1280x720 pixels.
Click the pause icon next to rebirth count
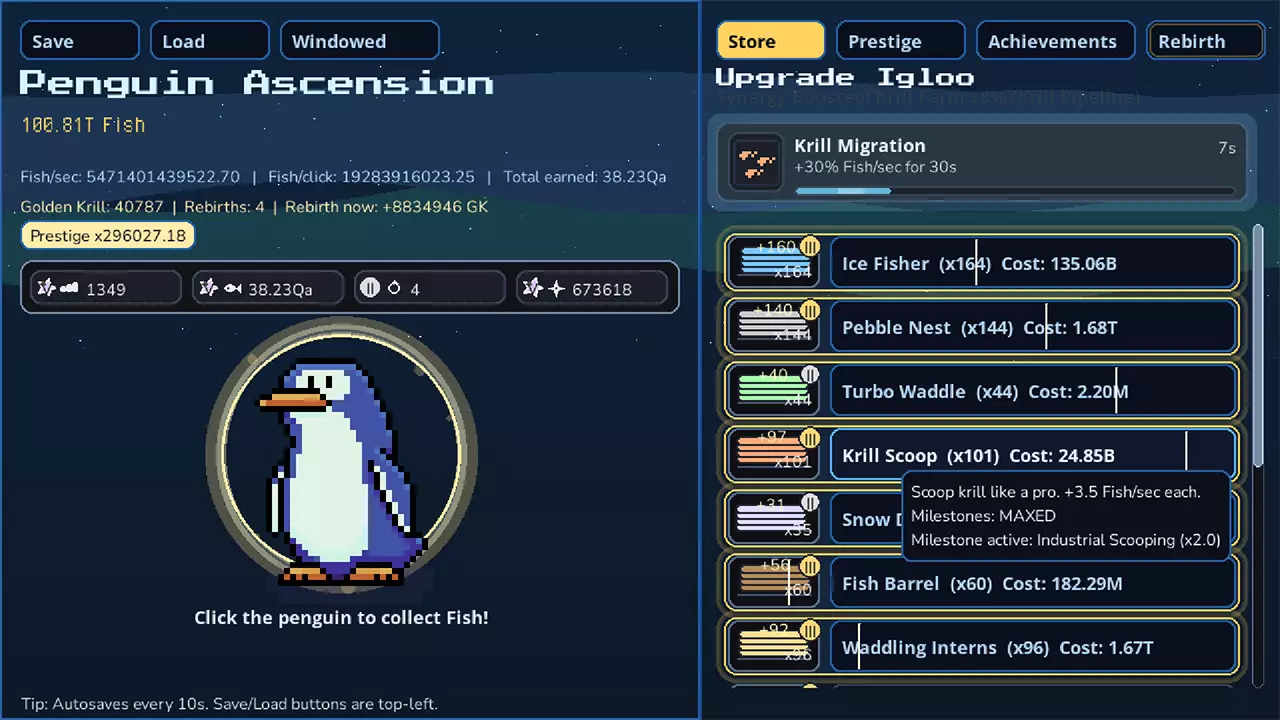pos(370,288)
